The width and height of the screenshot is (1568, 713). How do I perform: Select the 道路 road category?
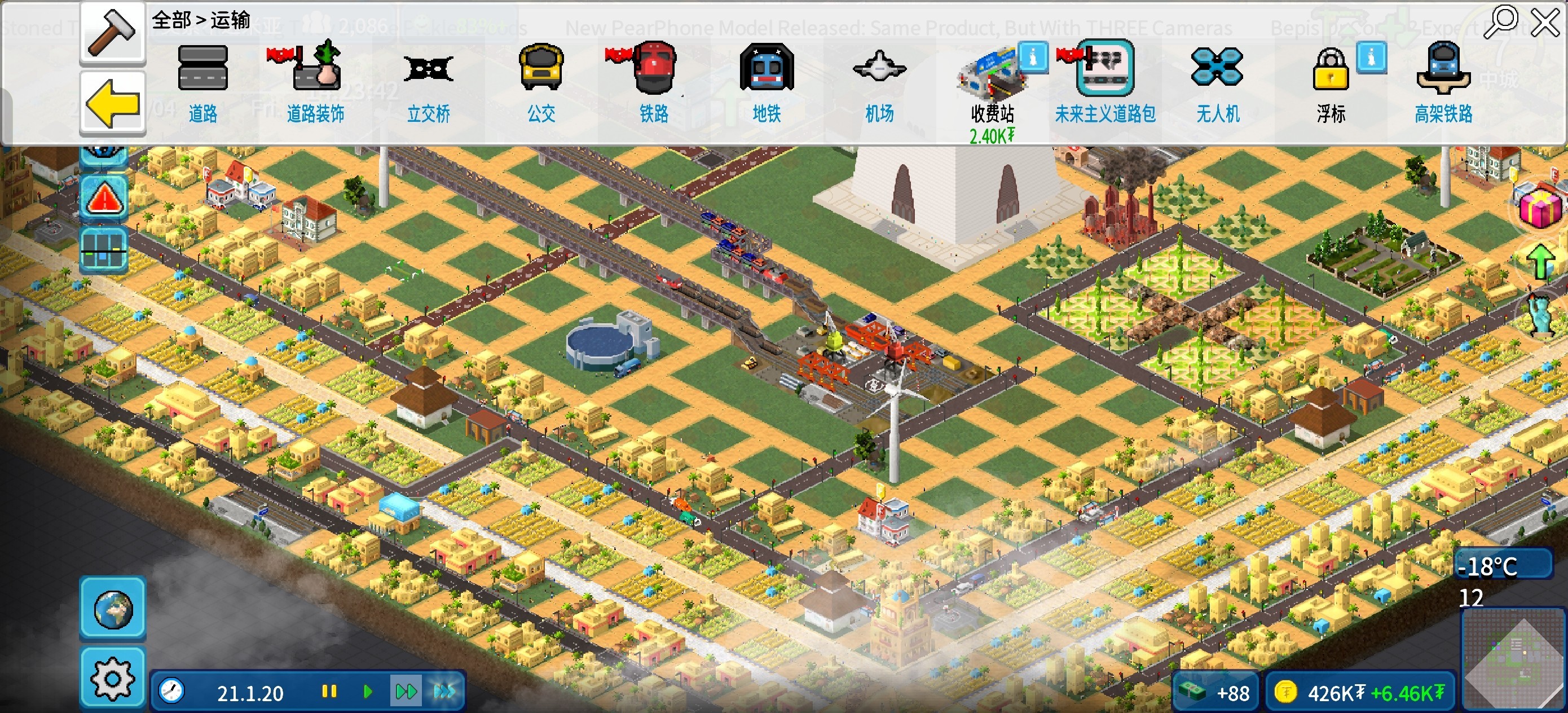202,82
